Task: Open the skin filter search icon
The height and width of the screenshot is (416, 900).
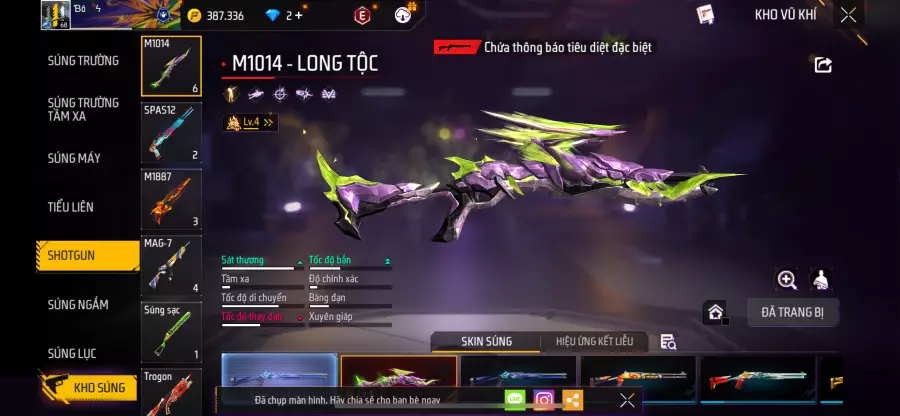Action: tap(668, 342)
